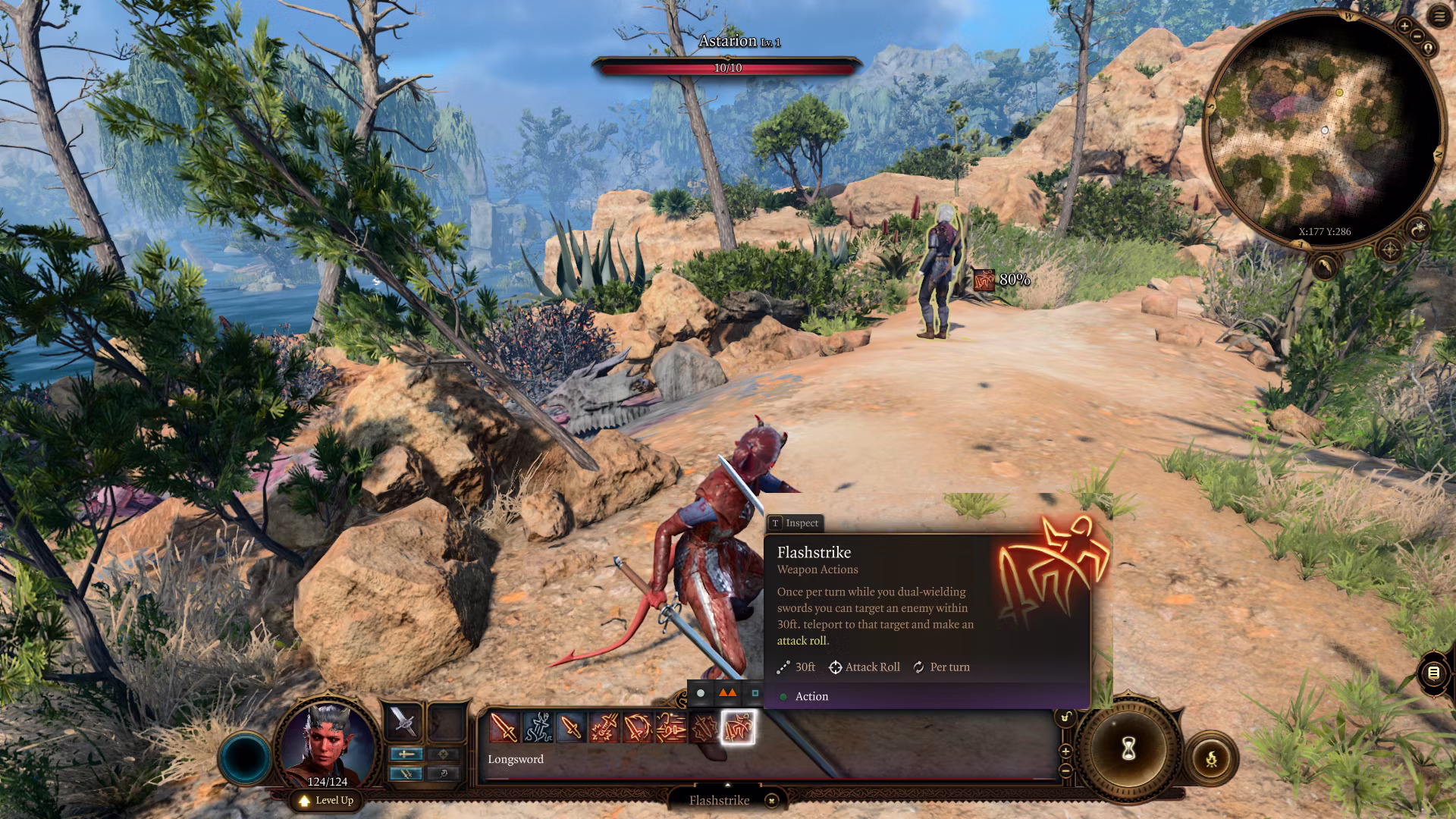Image resolution: width=1456 pixels, height=819 pixels.
Task: Select the equipped longsword weapon slot
Action: coord(403,721)
